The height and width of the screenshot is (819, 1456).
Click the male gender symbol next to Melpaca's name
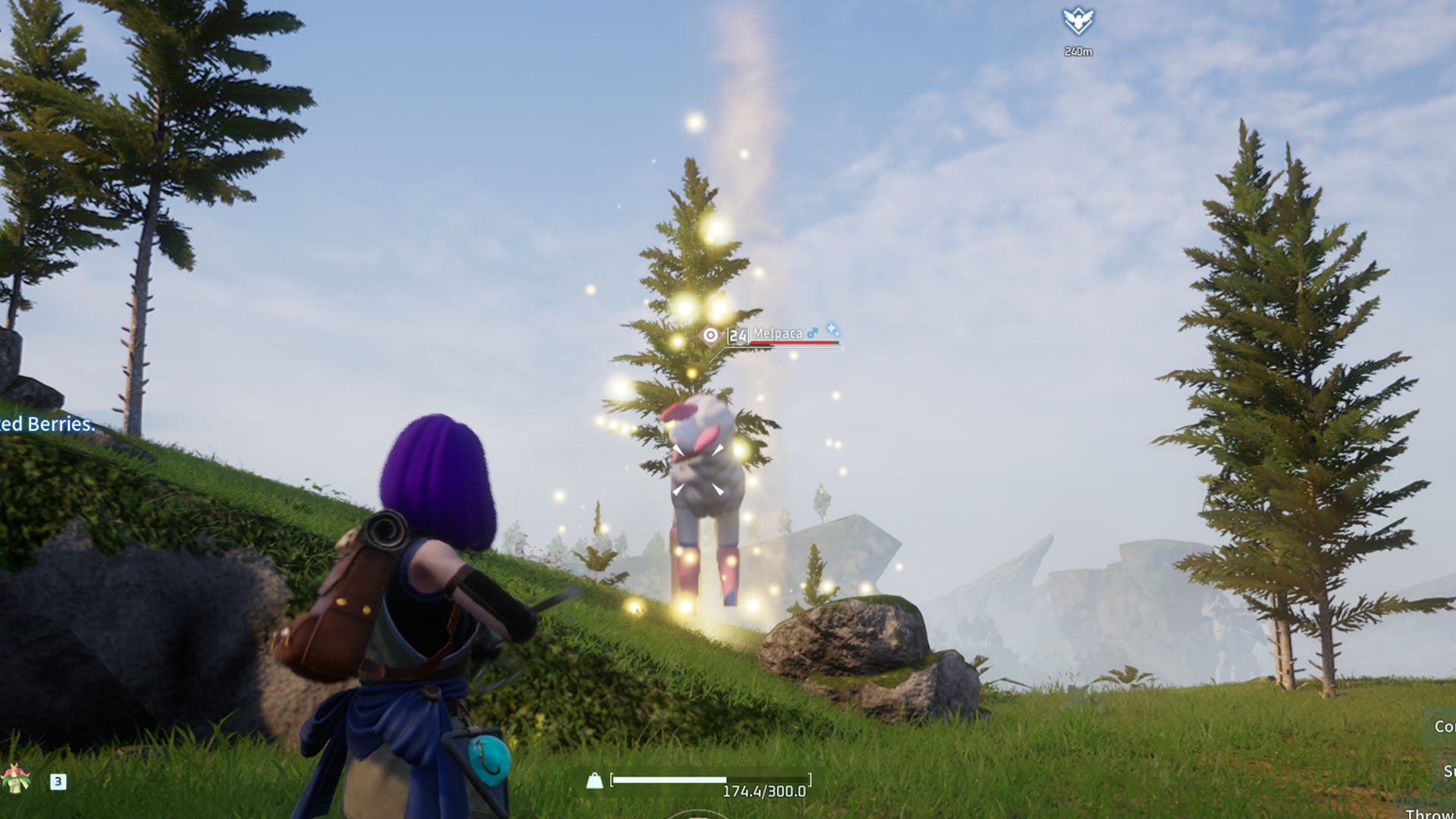point(812,333)
